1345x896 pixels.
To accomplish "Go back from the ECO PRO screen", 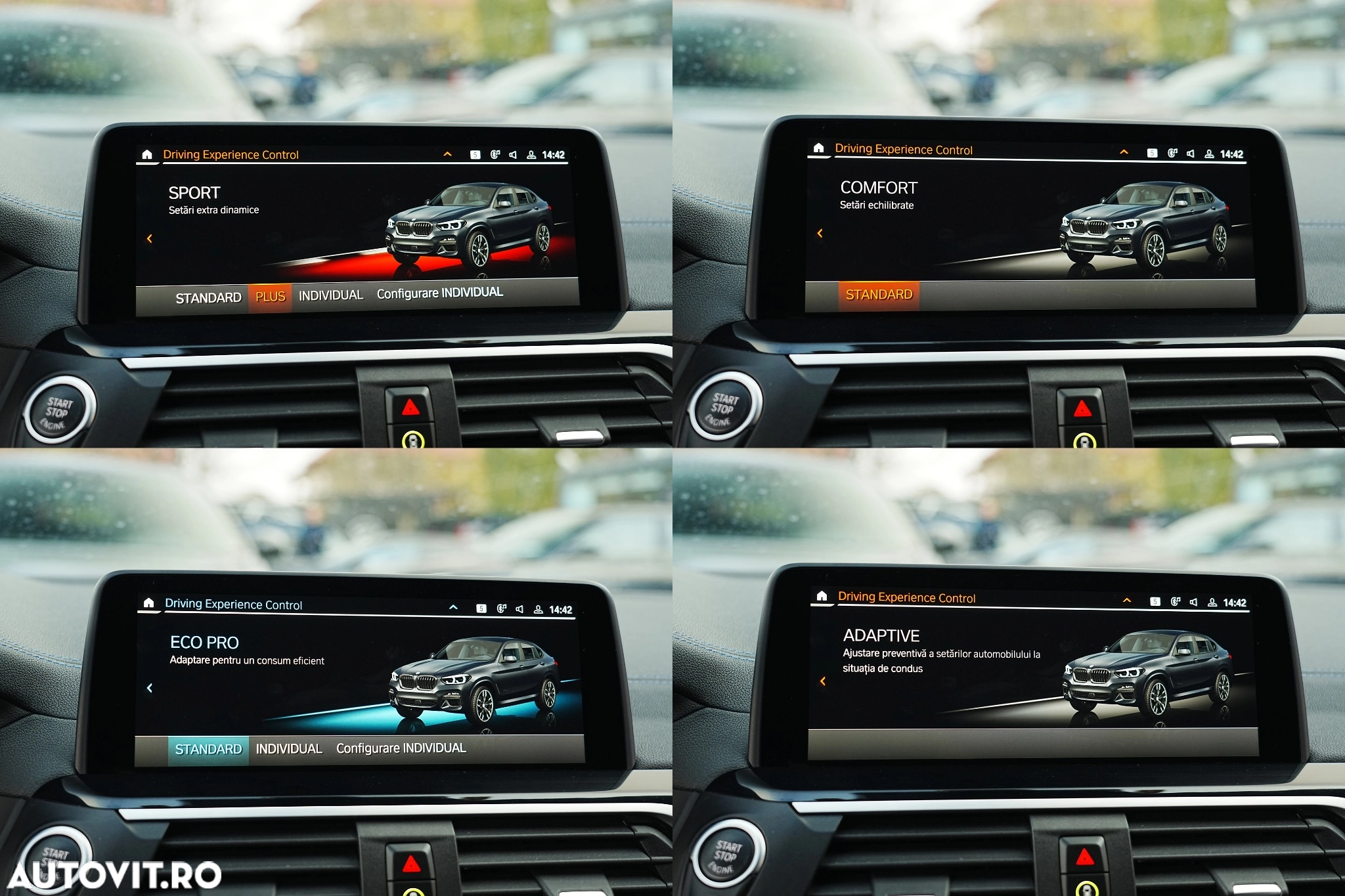I will [x=150, y=688].
